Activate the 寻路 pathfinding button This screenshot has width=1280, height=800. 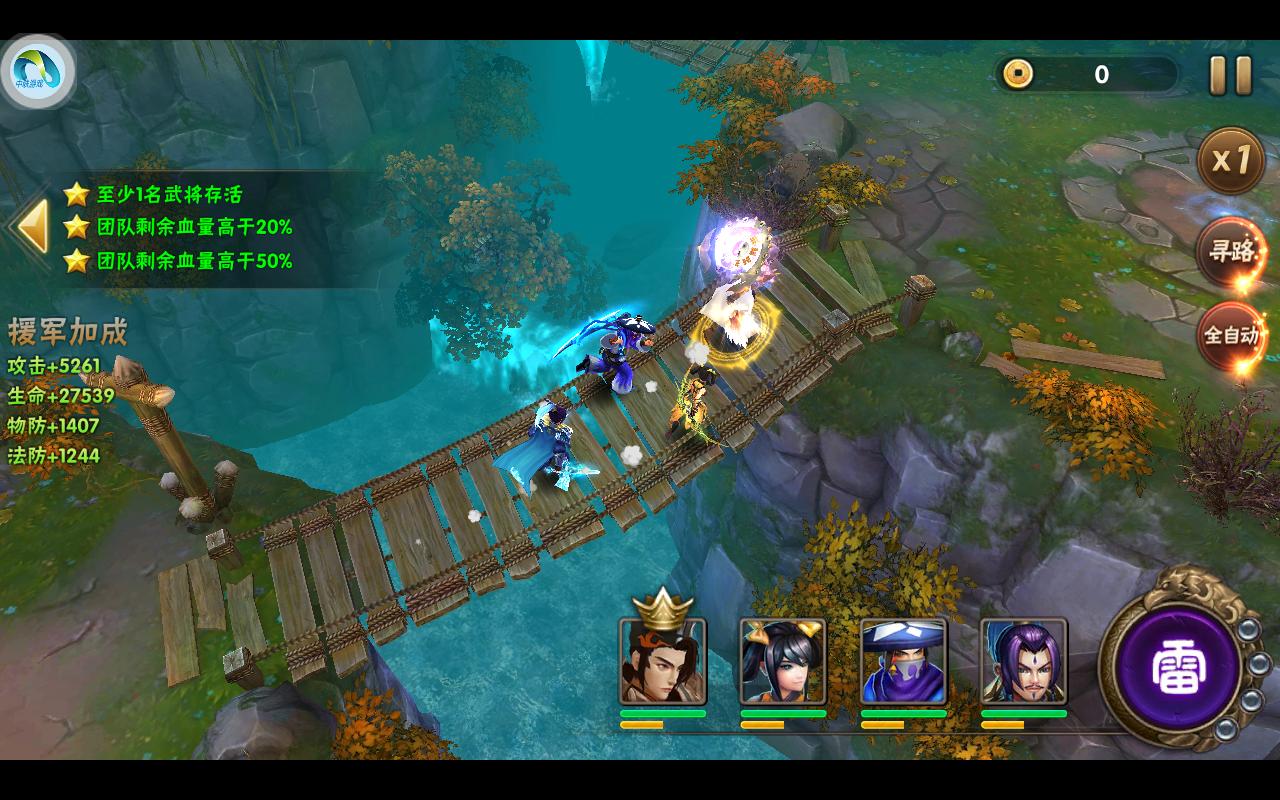(x=1231, y=251)
